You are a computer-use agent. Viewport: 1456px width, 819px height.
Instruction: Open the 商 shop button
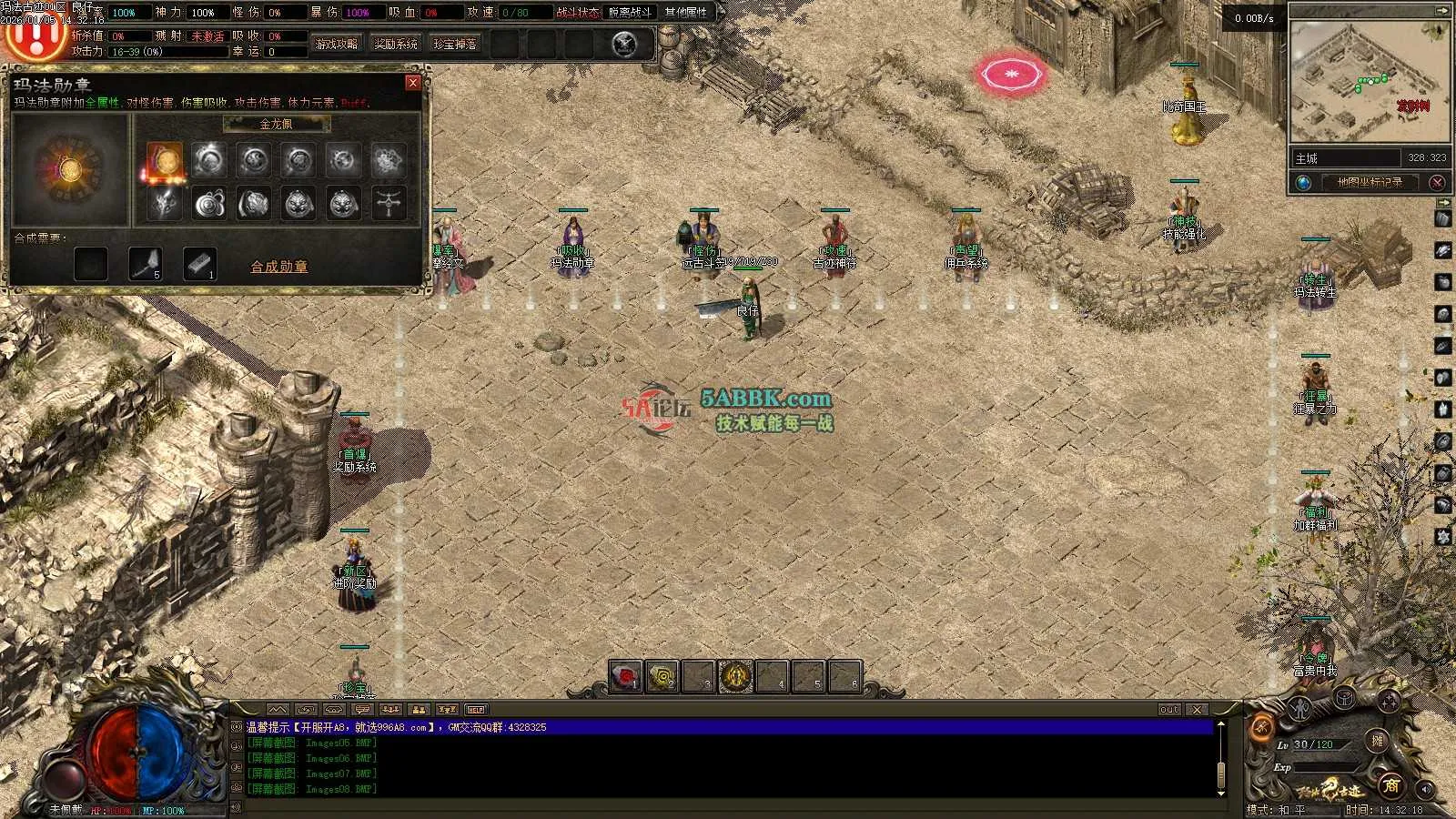click(x=1390, y=784)
